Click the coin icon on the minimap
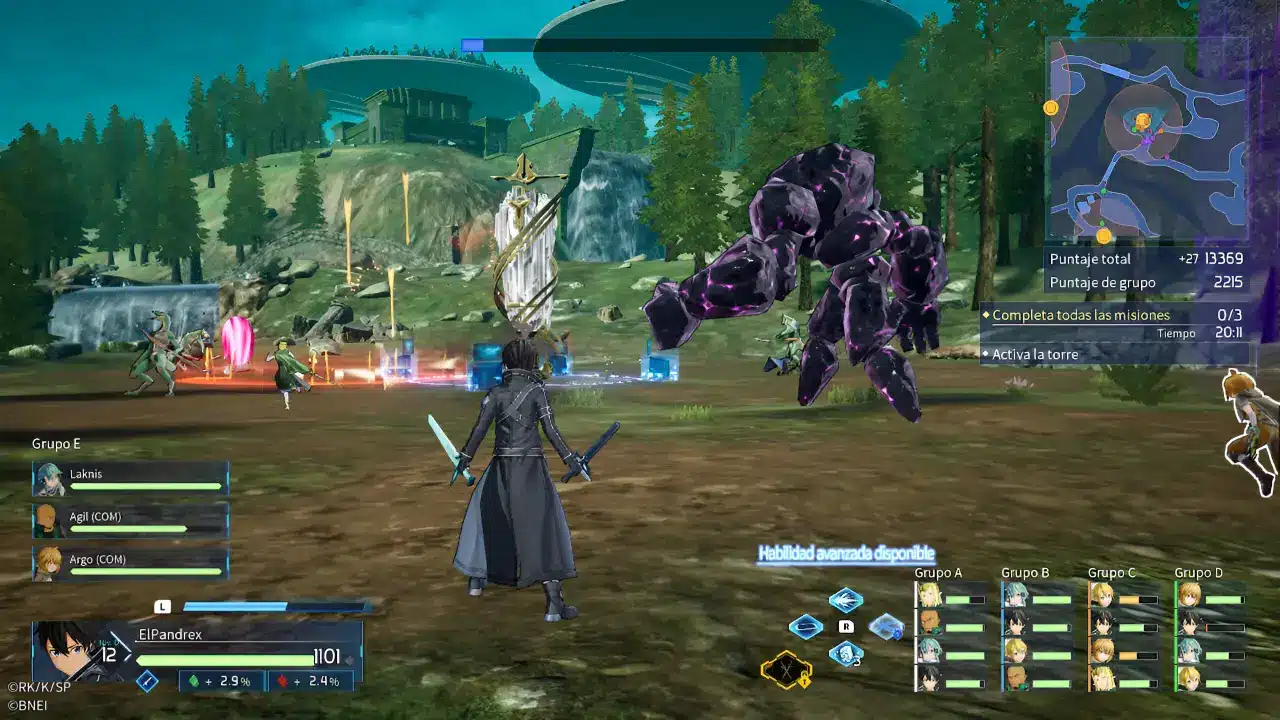 (1051, 108)
